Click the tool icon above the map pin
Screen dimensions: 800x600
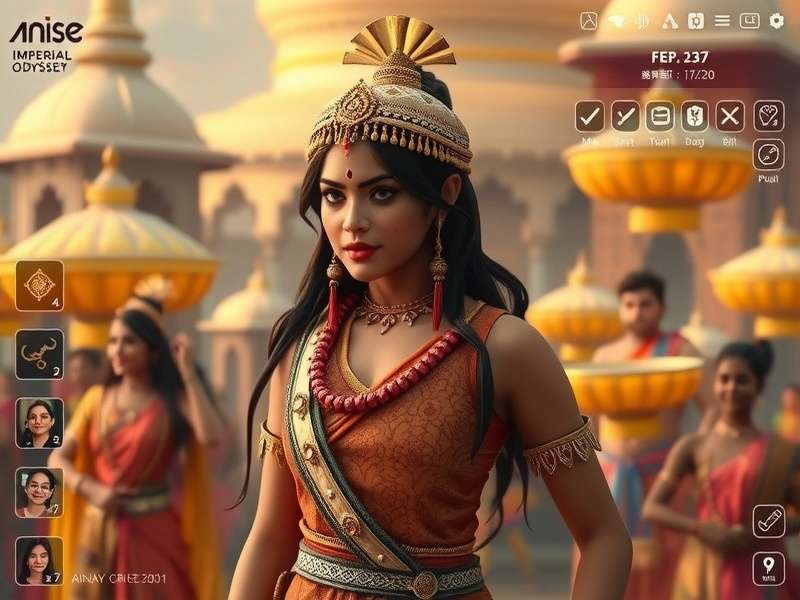coord(768,520)
